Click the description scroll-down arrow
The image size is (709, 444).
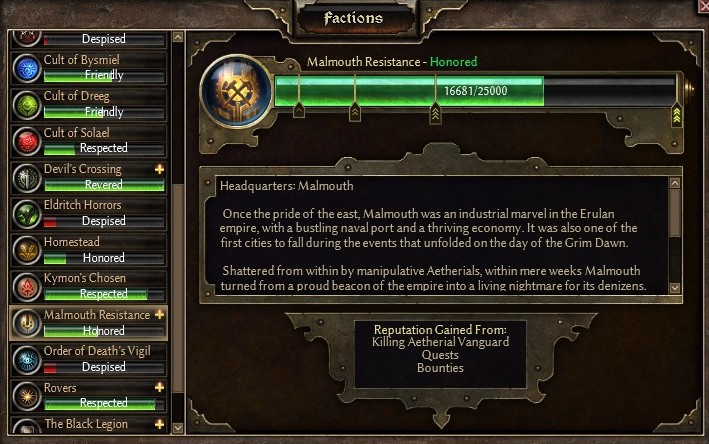pyautogui.click(x=675, y=287)
